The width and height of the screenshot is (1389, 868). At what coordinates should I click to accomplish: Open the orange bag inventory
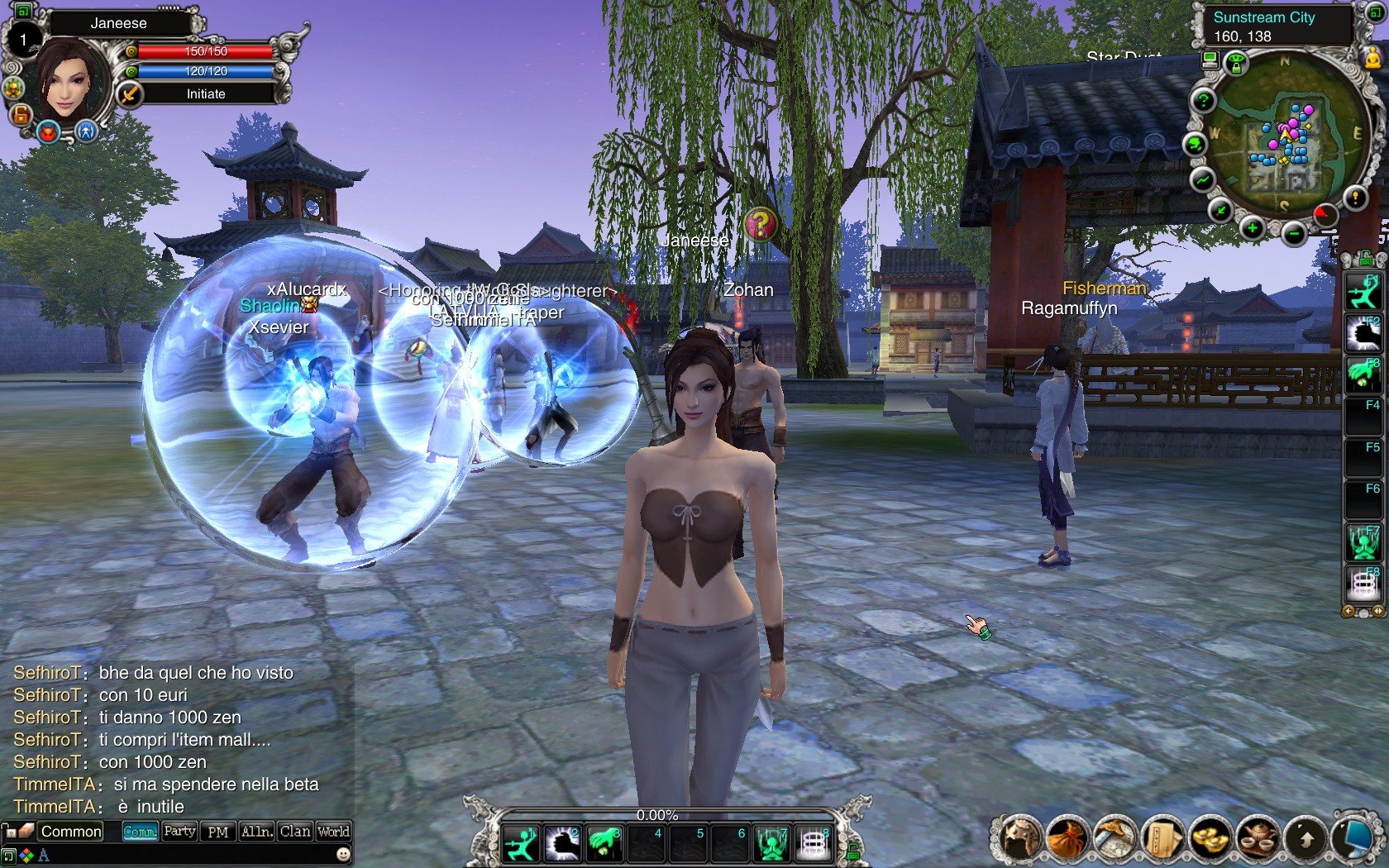click(x=1066, y=838)
